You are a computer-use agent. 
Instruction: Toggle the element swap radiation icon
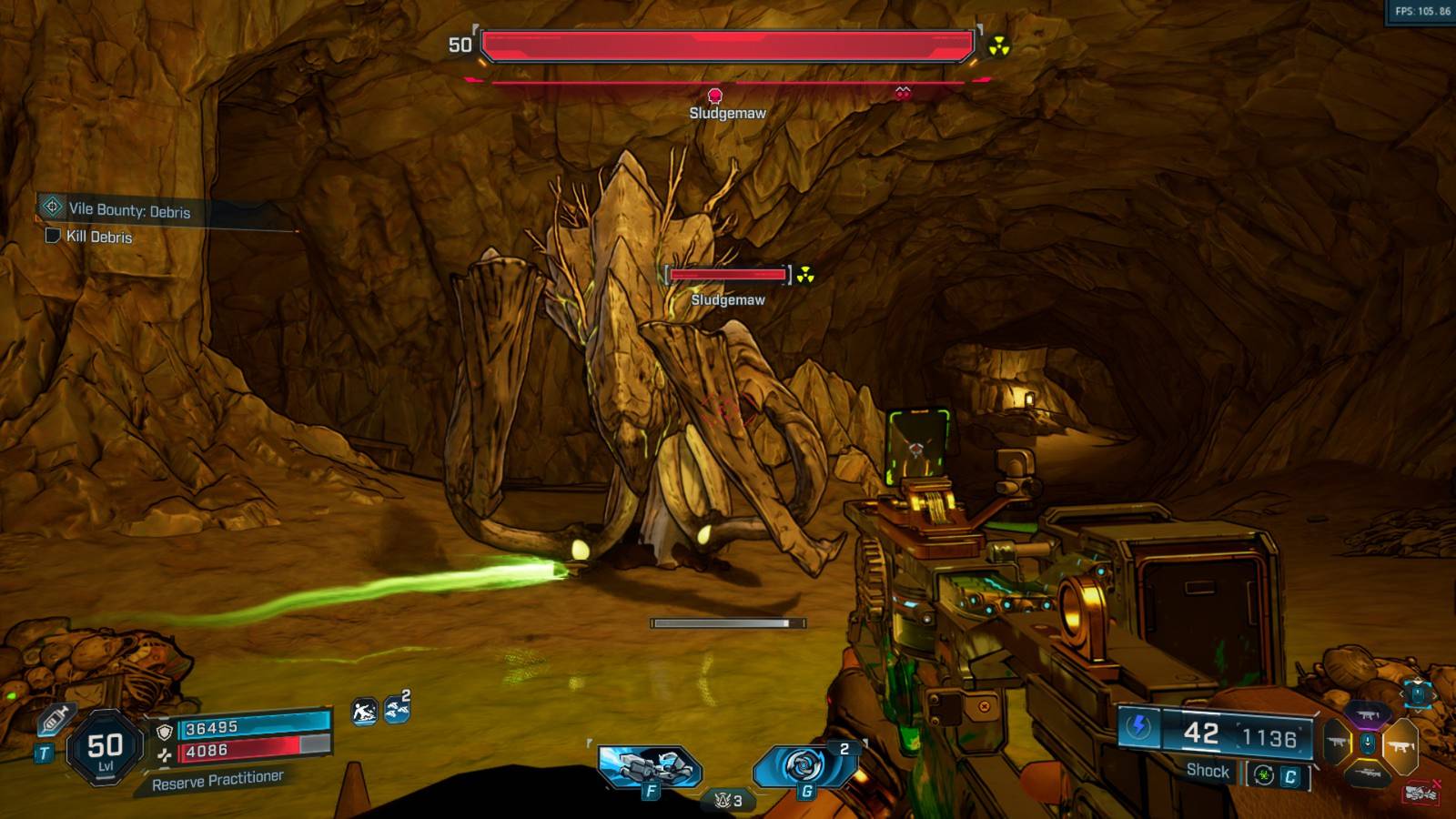click(x=1263, y=775)
